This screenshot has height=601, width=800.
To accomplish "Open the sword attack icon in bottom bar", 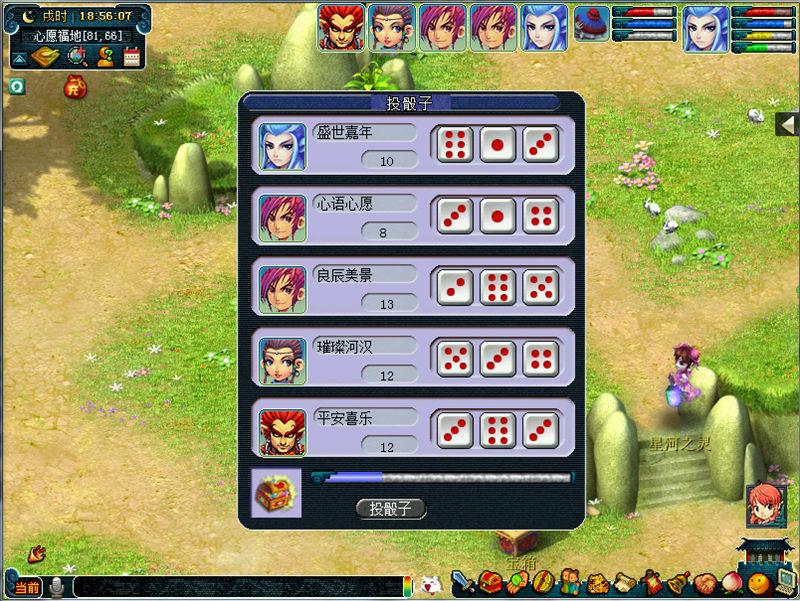I will point(463,583).
